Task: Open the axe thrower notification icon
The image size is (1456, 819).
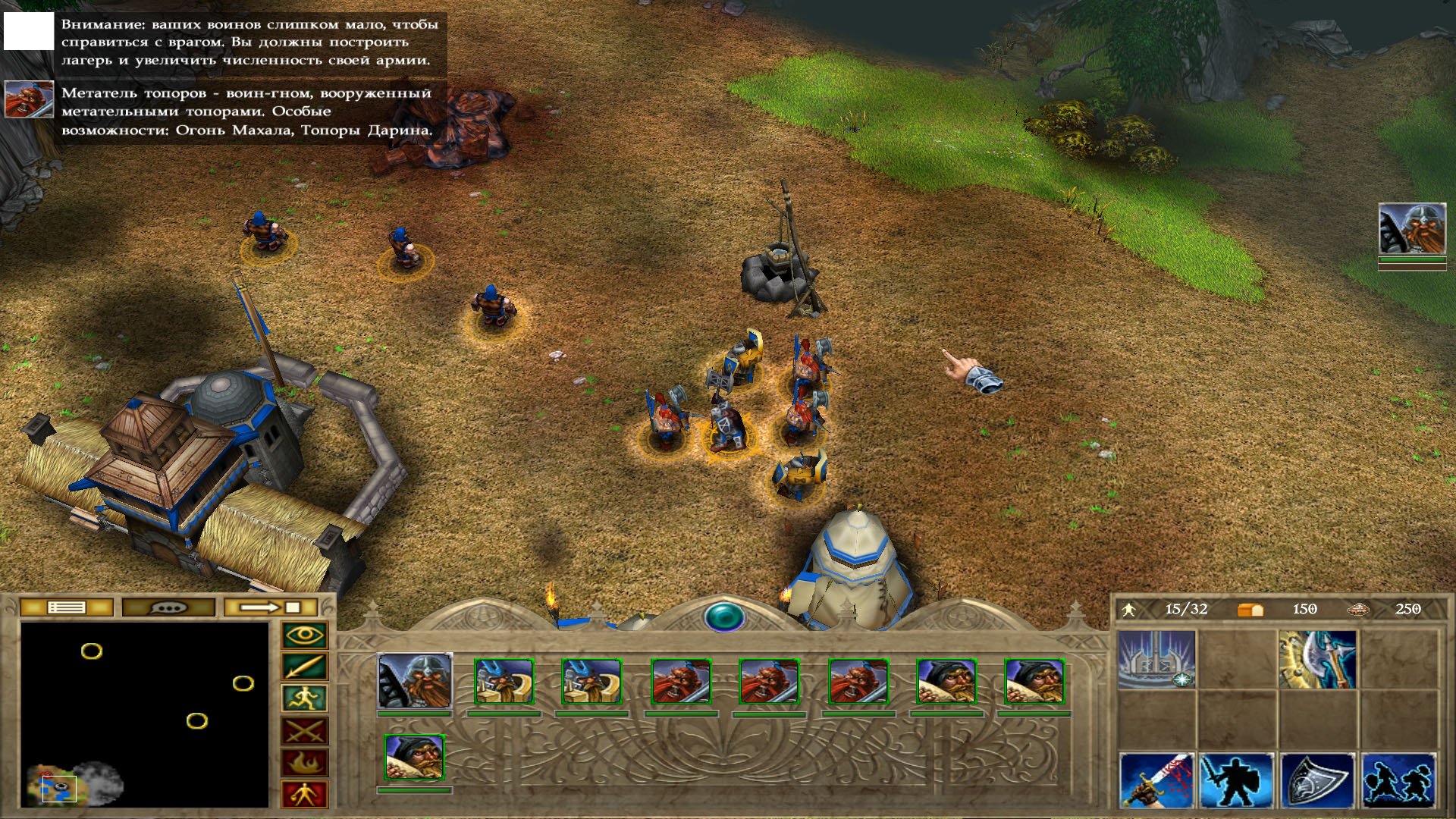Action: point(29,99)
